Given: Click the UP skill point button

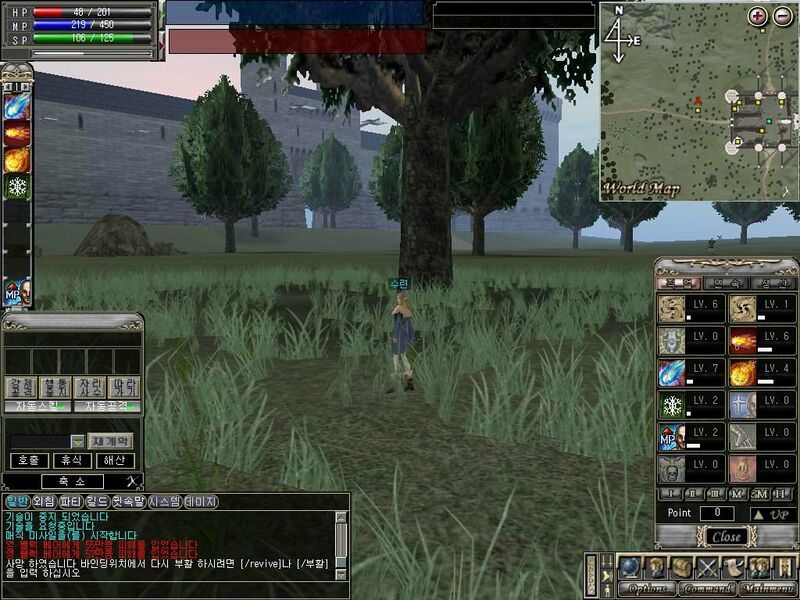Looking at the screenshot, I should pos(773,513).
